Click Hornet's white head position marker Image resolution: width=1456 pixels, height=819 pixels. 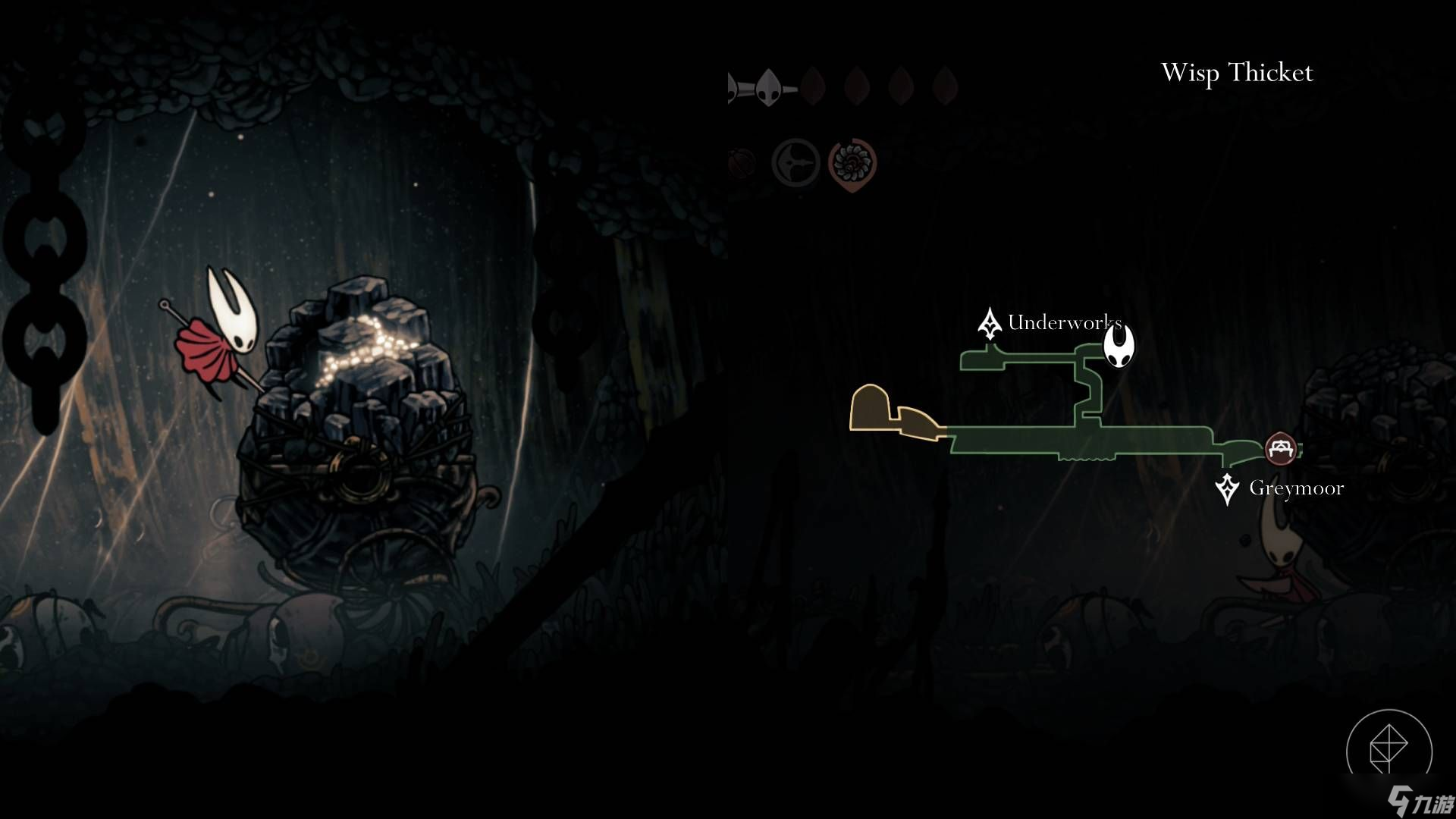click(x=1118, y=344)
